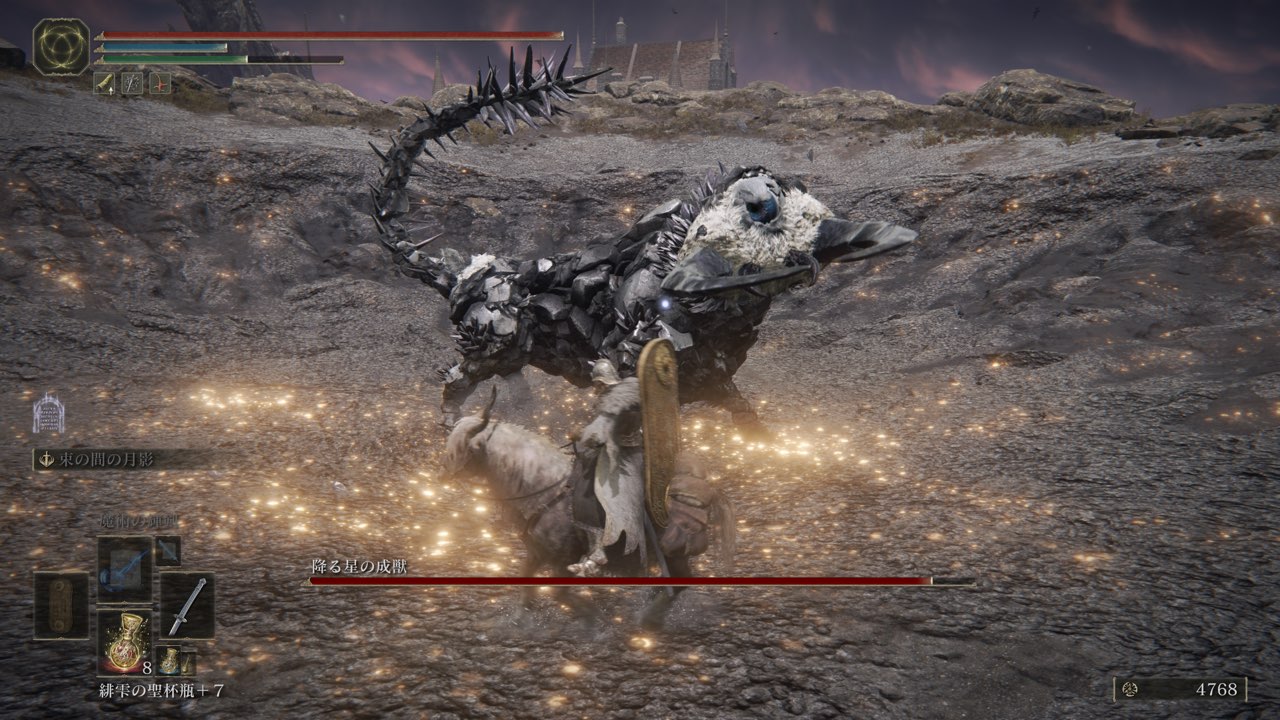Click the blue-glow flask pouch icon
Image resolution: width=1280 pixels, height=720 pixels.
169,658
